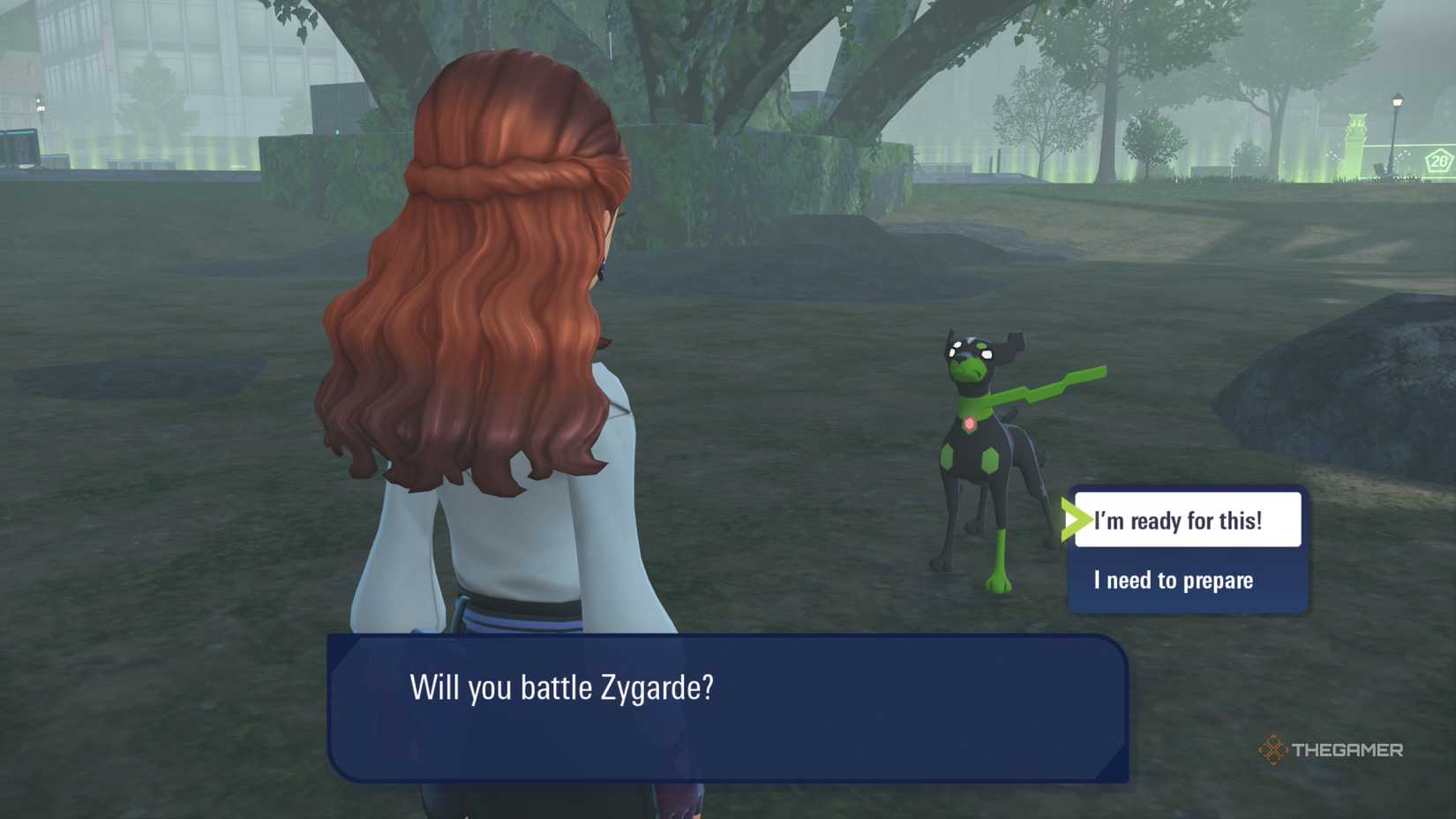Screen dimensions: 1456x819
Task: Click the 'Will you battle Zygarde?' dialogue box
Action: tap(724, 706)
